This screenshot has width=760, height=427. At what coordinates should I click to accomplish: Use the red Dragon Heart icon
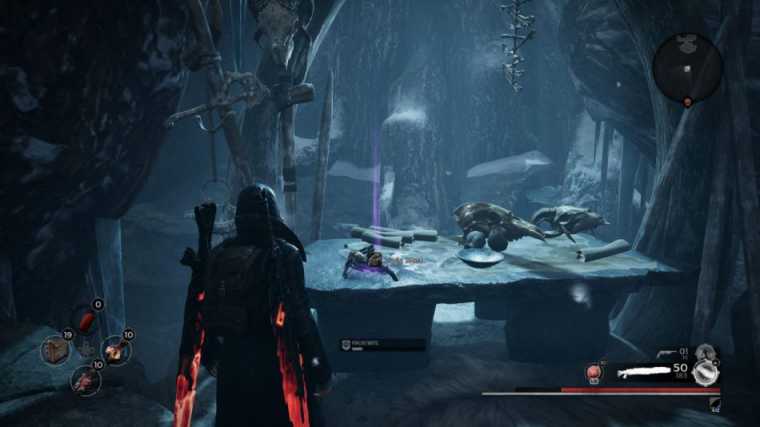click(593, 373)
